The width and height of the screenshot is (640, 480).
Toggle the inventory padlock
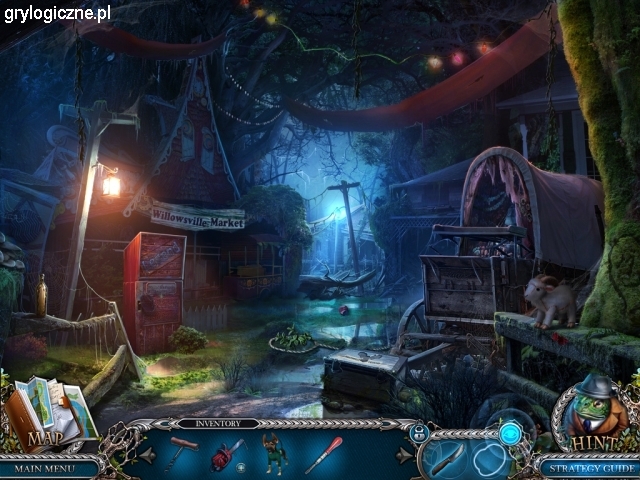pyautogui.click(x=419, y=432)
